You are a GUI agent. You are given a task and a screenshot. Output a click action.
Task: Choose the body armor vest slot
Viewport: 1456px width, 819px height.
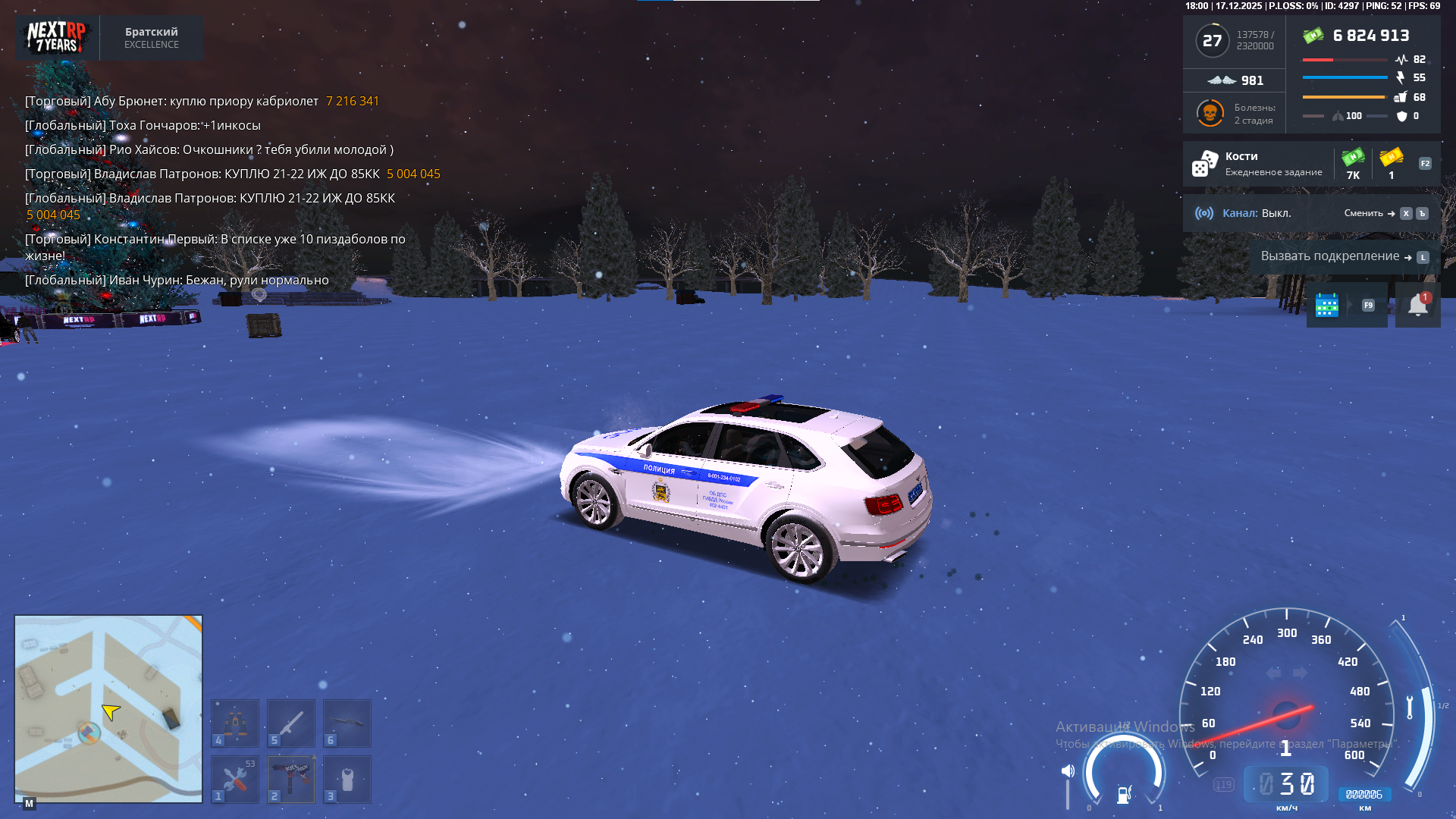point(347,779)
